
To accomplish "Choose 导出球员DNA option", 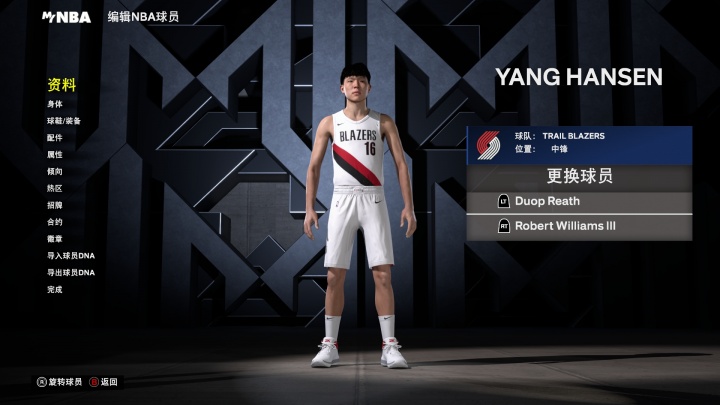I will [x=70, y=273].
